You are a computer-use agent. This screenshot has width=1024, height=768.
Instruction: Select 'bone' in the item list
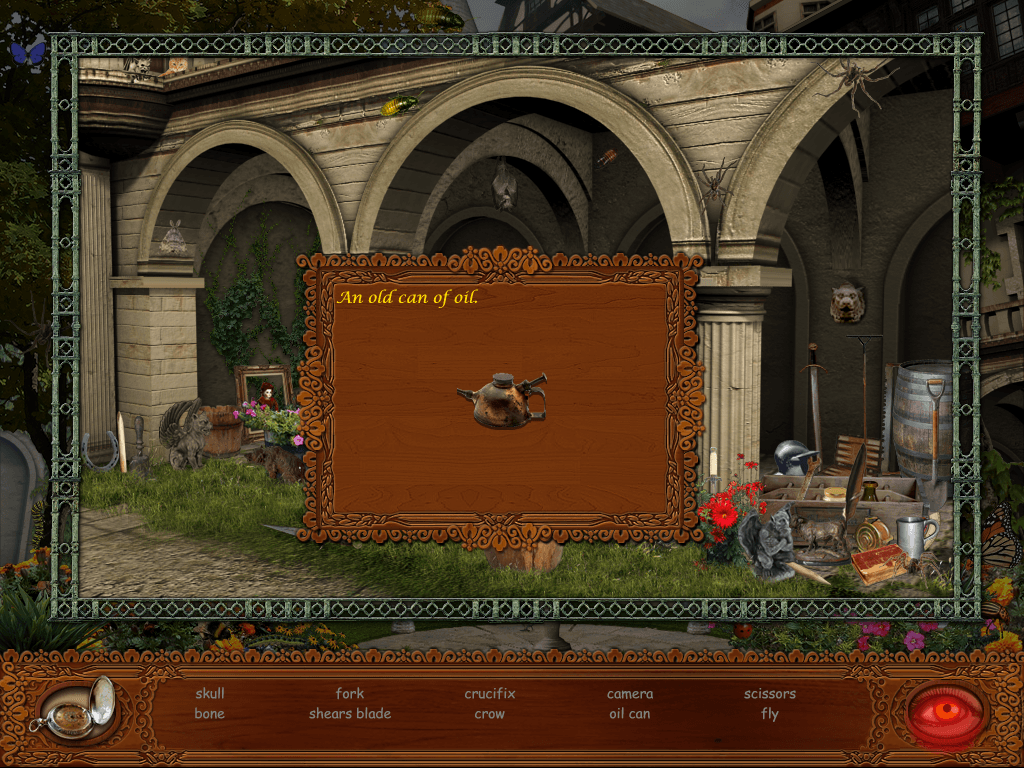[x=210, y=714]
